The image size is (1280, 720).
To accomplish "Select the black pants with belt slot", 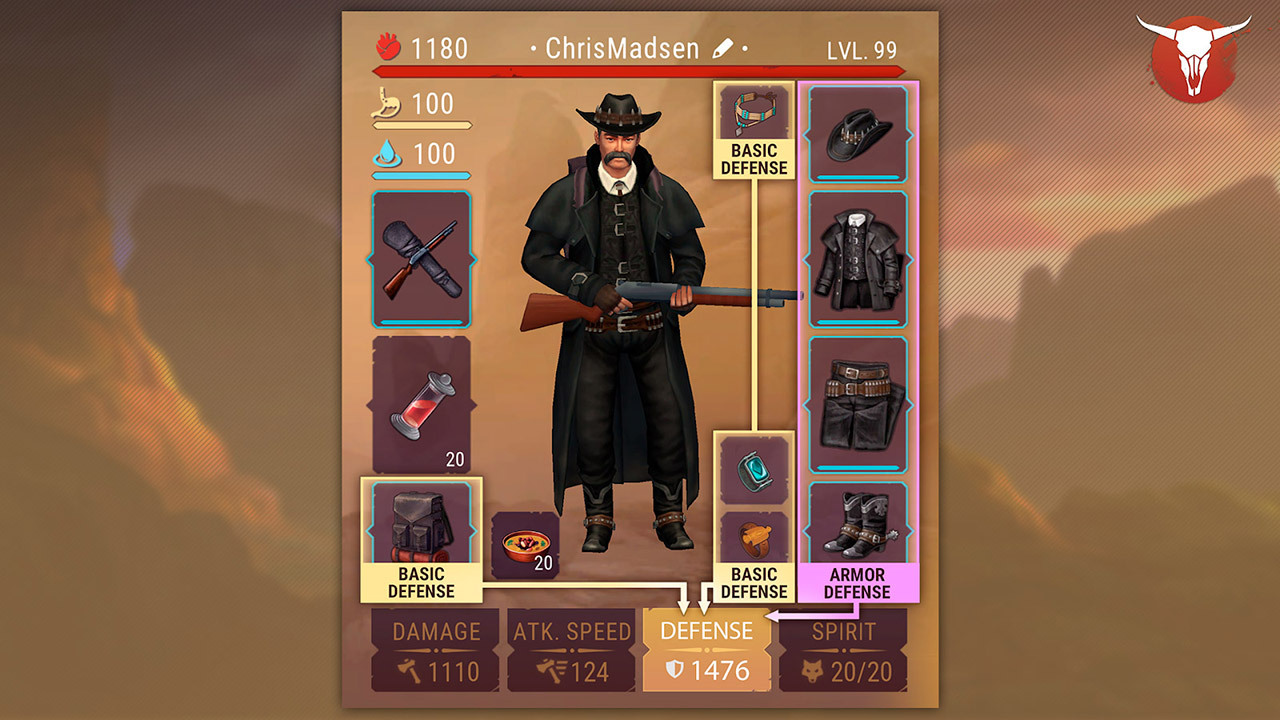I will pos(858,403).
